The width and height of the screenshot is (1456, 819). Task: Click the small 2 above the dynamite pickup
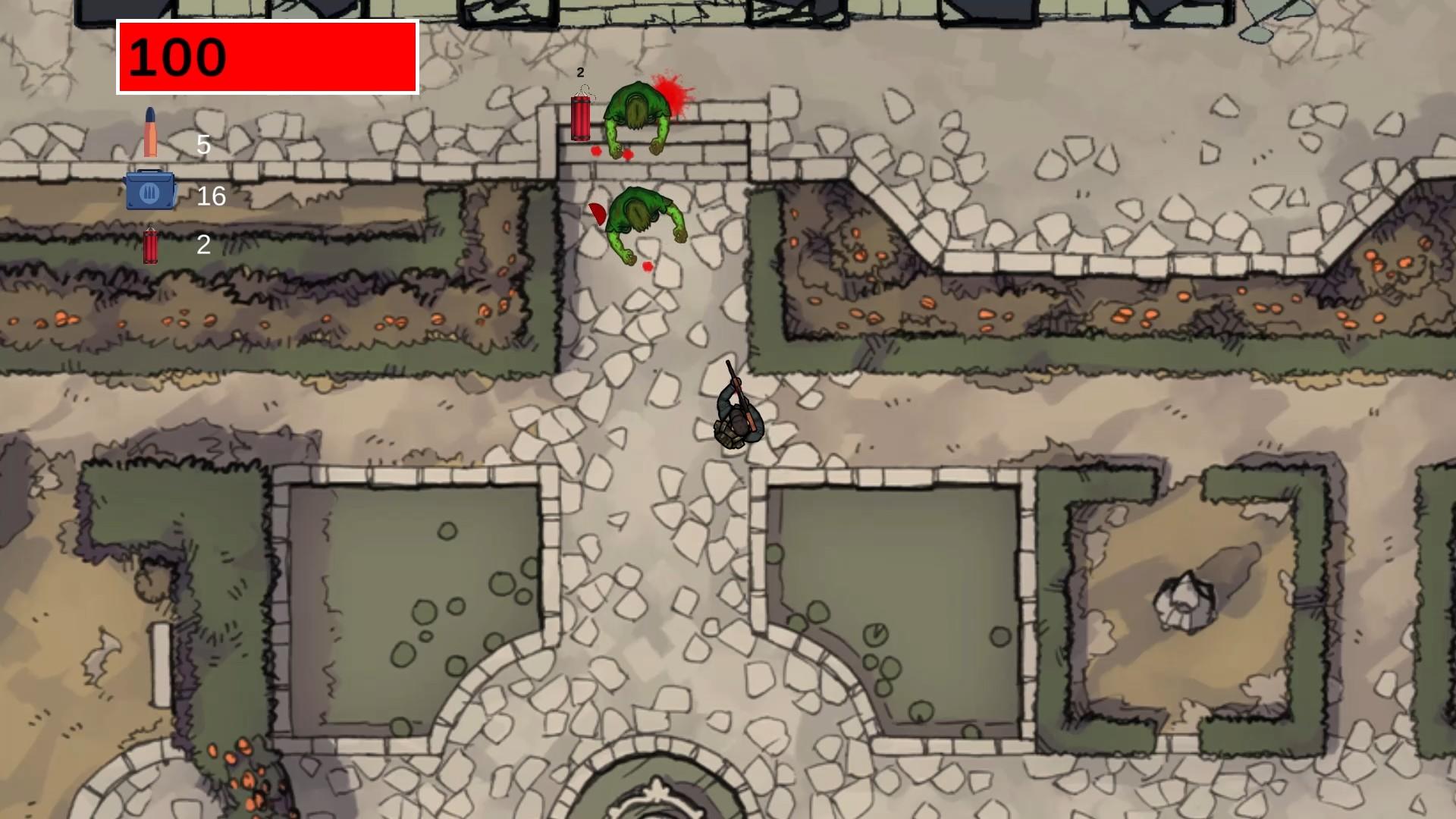(579, 73)
